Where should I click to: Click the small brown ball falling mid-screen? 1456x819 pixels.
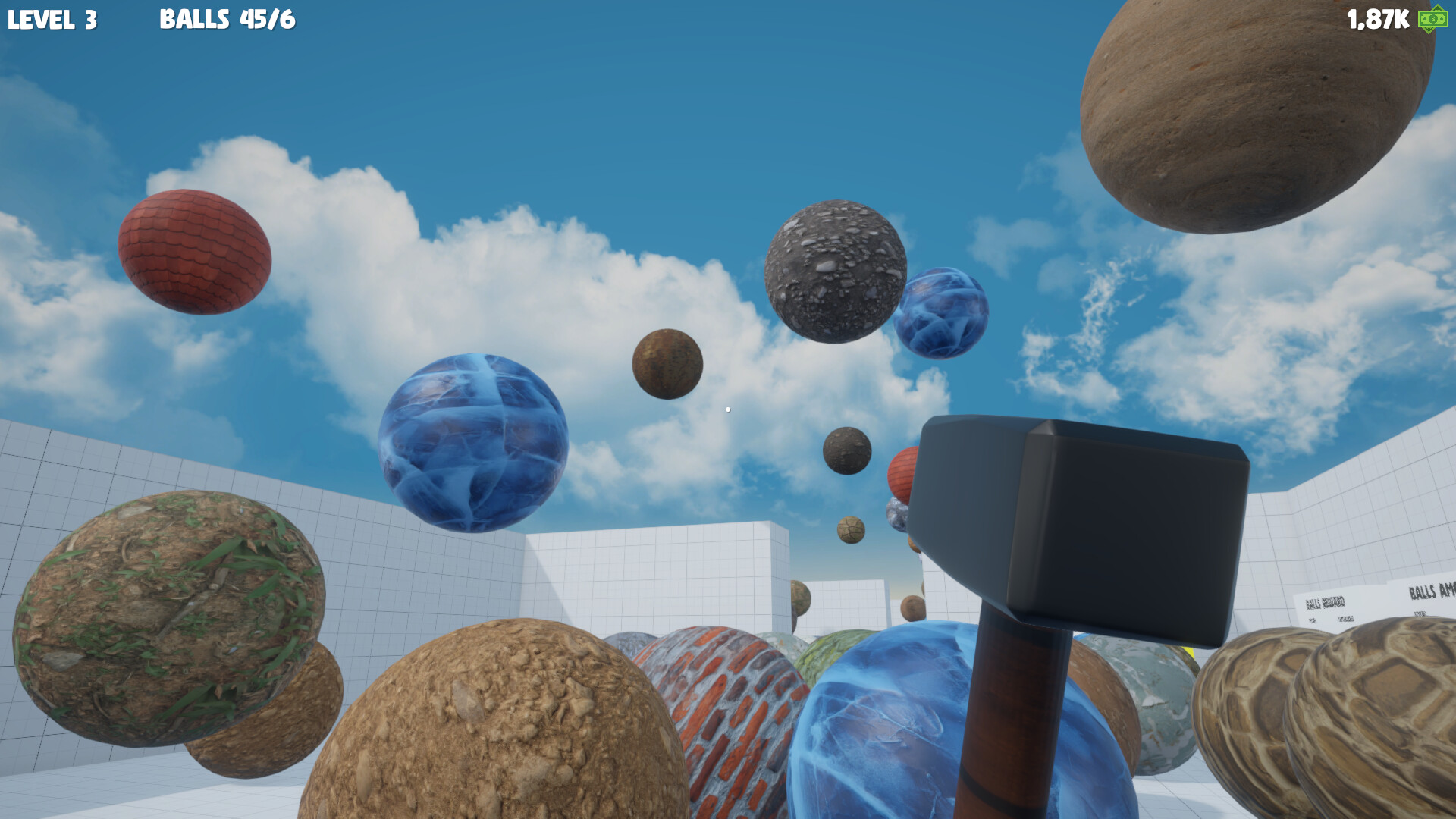667,364
